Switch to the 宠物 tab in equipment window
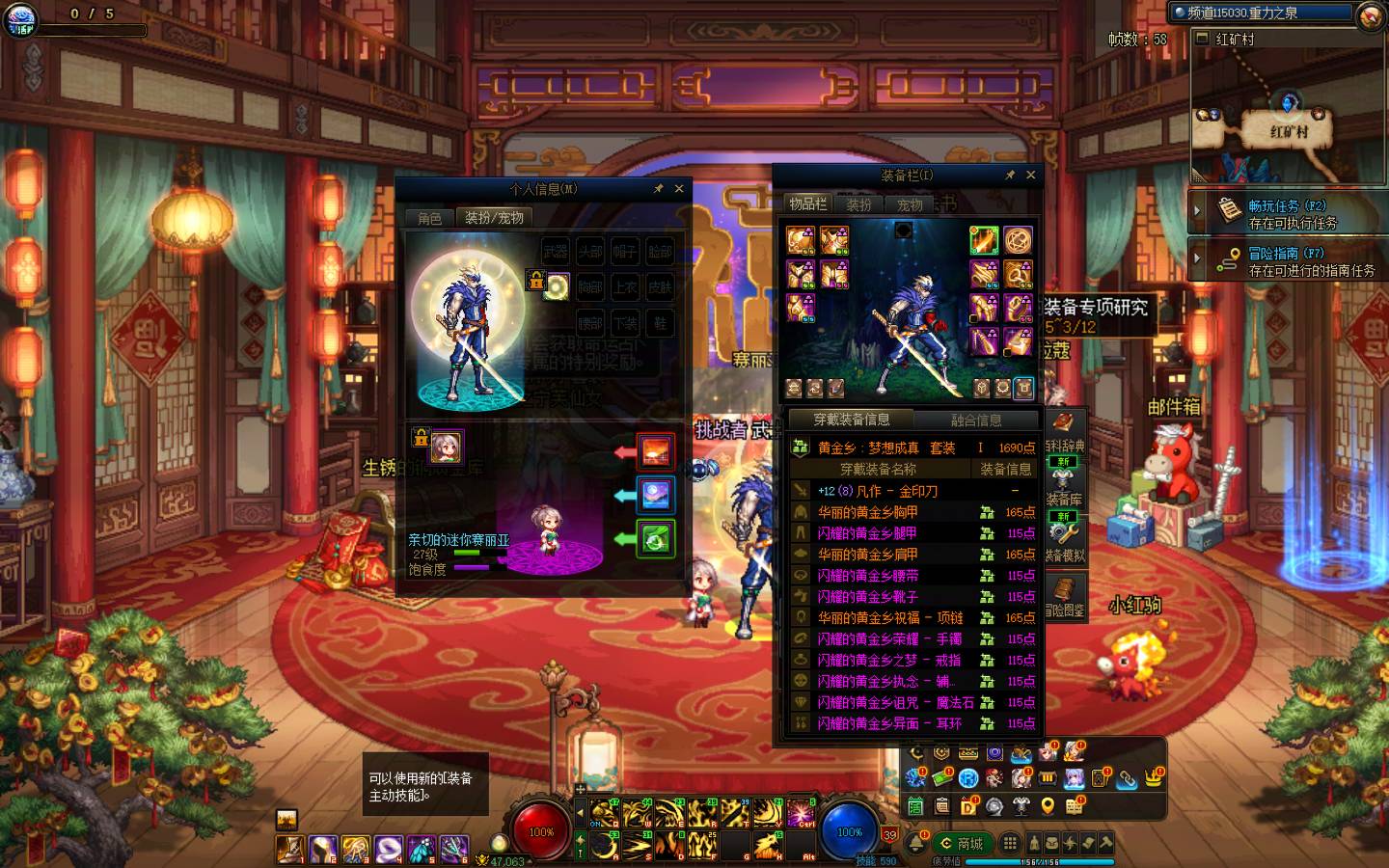 pyautogui.click(x=910, y=204)
